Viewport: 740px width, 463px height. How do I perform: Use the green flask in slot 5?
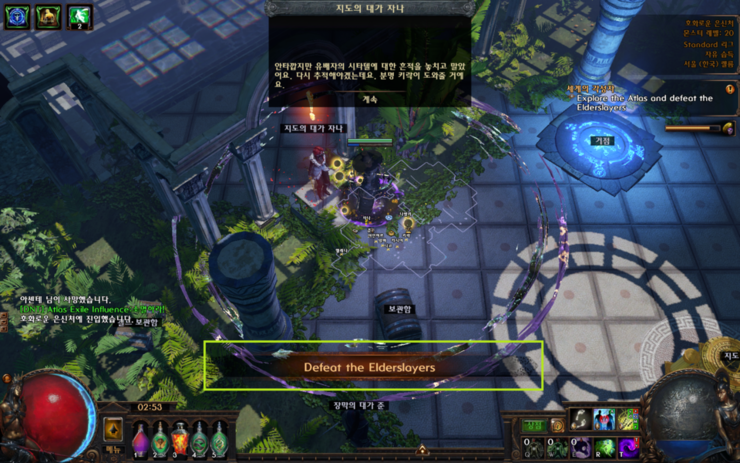[220, 437]
